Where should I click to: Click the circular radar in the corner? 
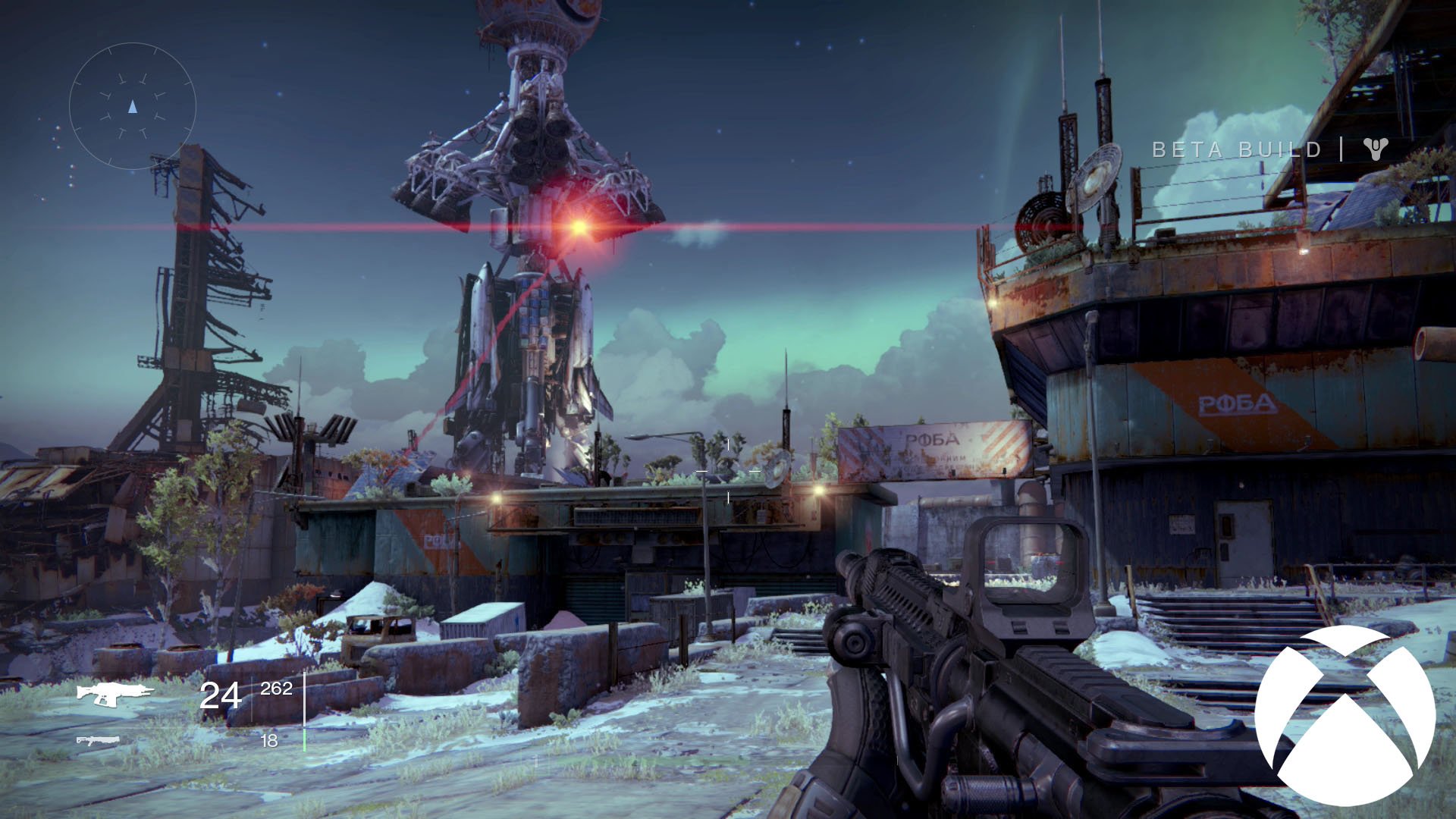pyautogui.click(x=133, y=106)
